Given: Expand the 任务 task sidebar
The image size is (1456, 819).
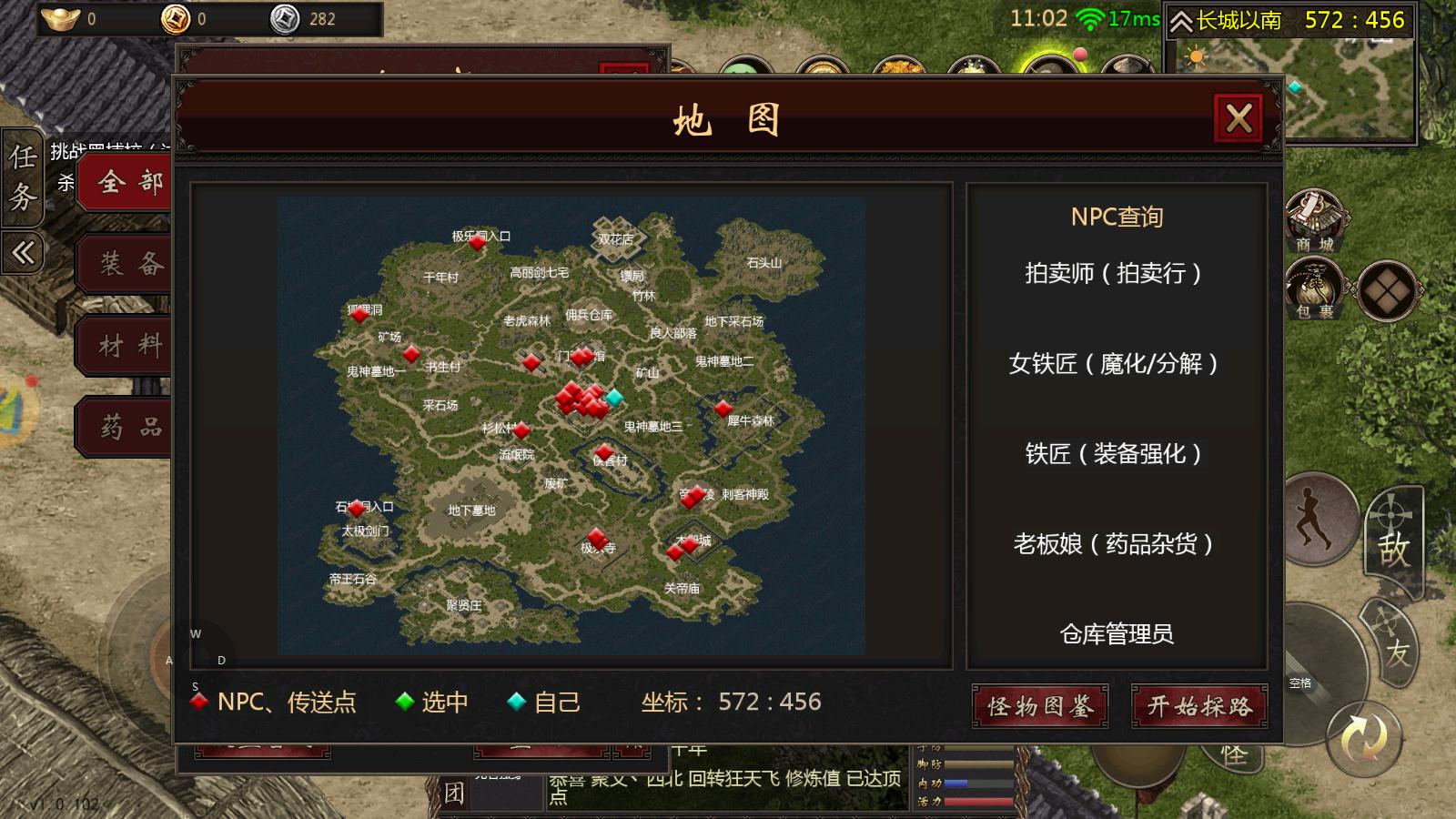Looking at the screenshot, I should 20,178.
